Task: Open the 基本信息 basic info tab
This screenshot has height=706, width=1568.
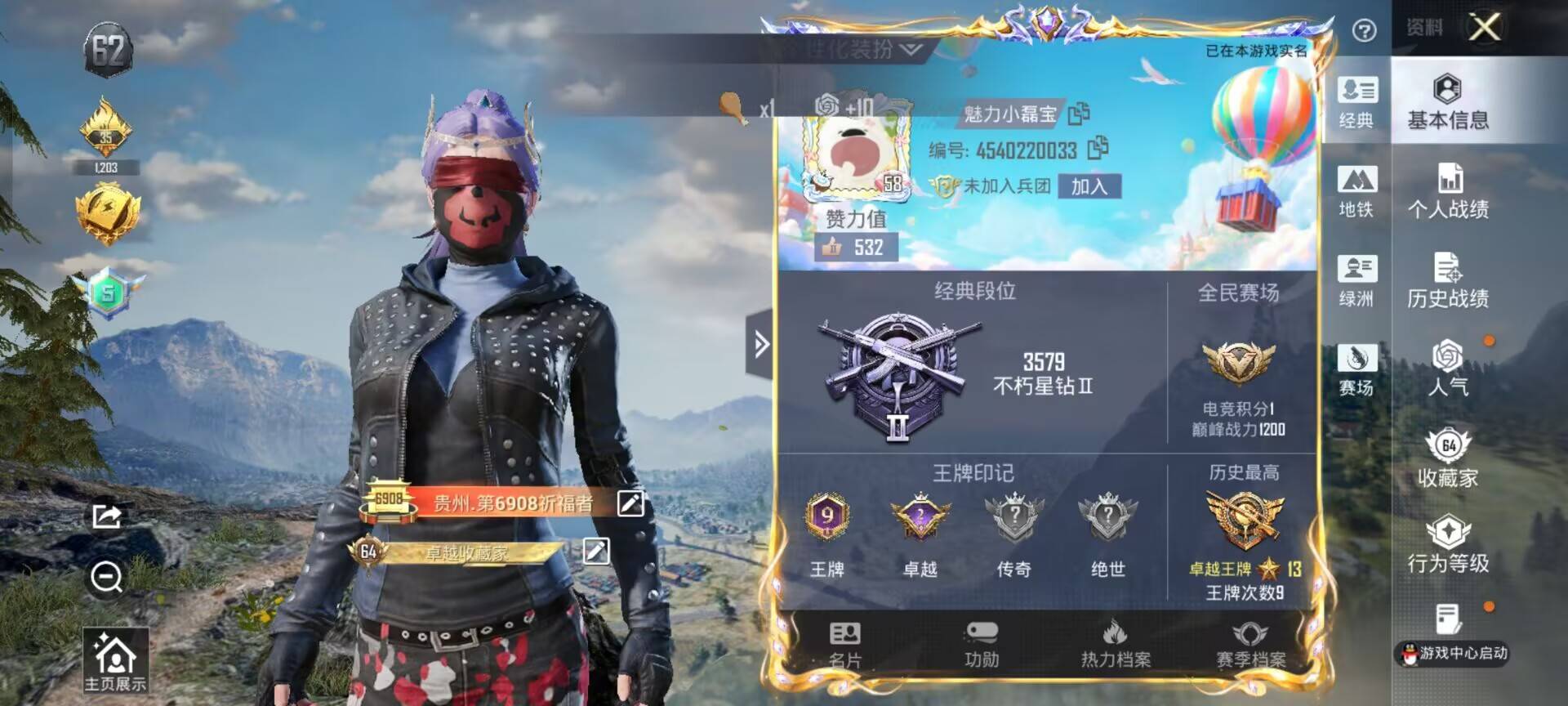Action: pyautogui.click(x=1448, y=102)
